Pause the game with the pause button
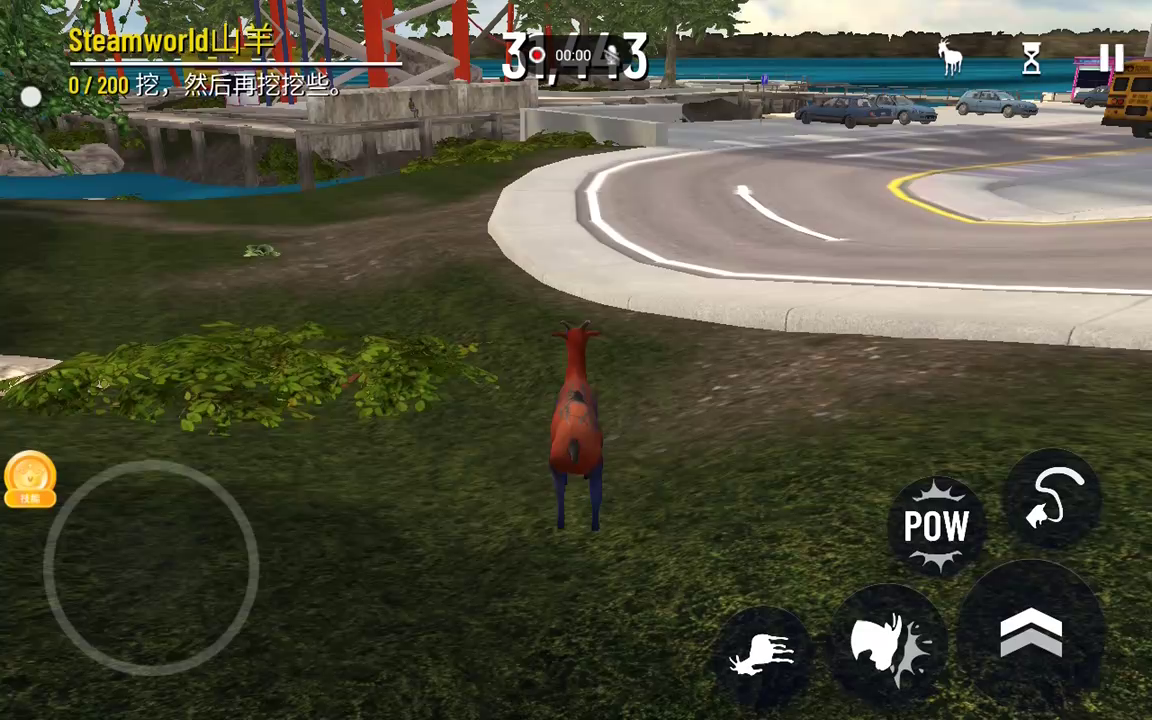 1111,59
